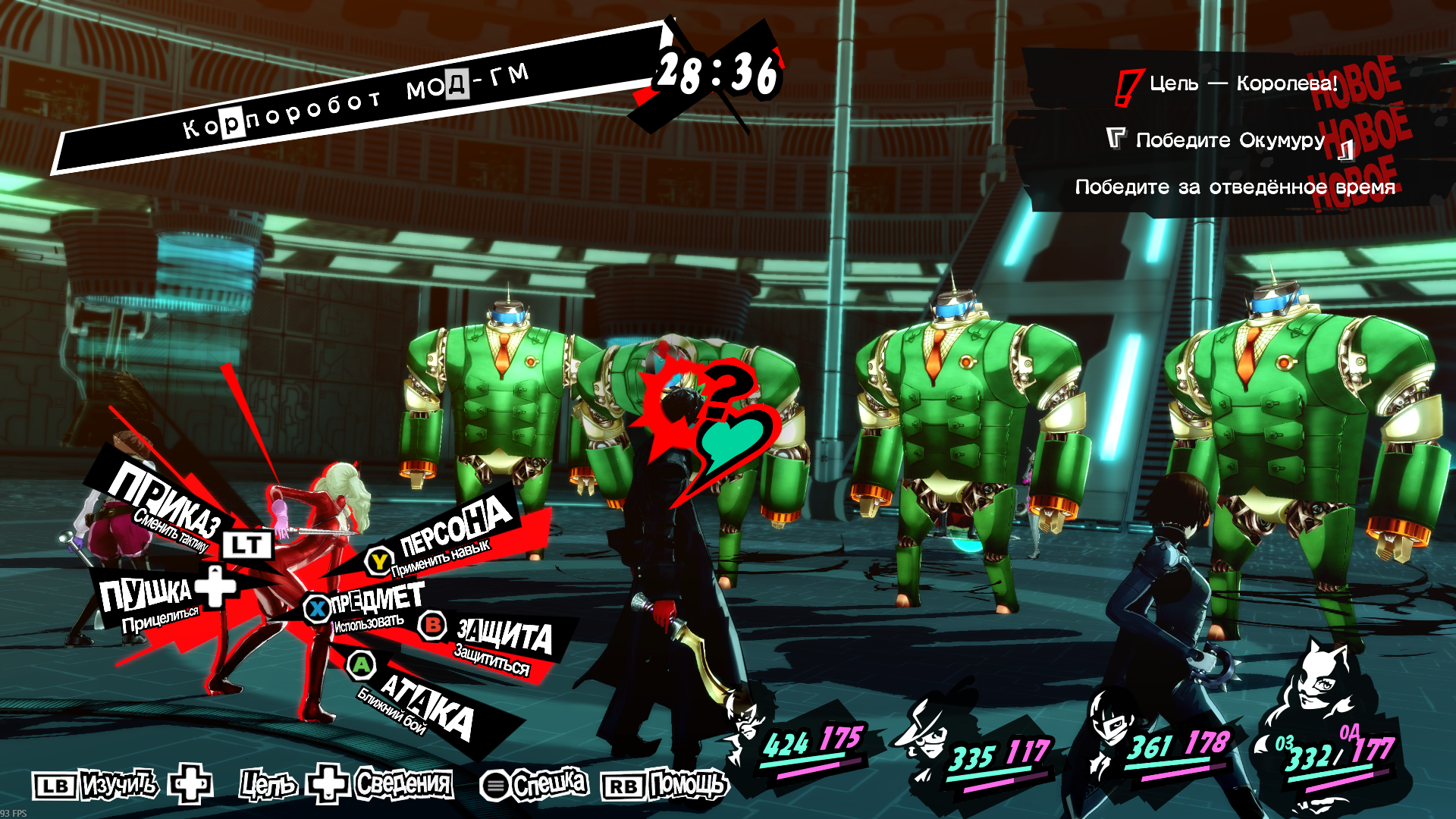
Task: Click the Победите Окумуру objective entry
Action: pyautogui.click(x=1230, y=140)
